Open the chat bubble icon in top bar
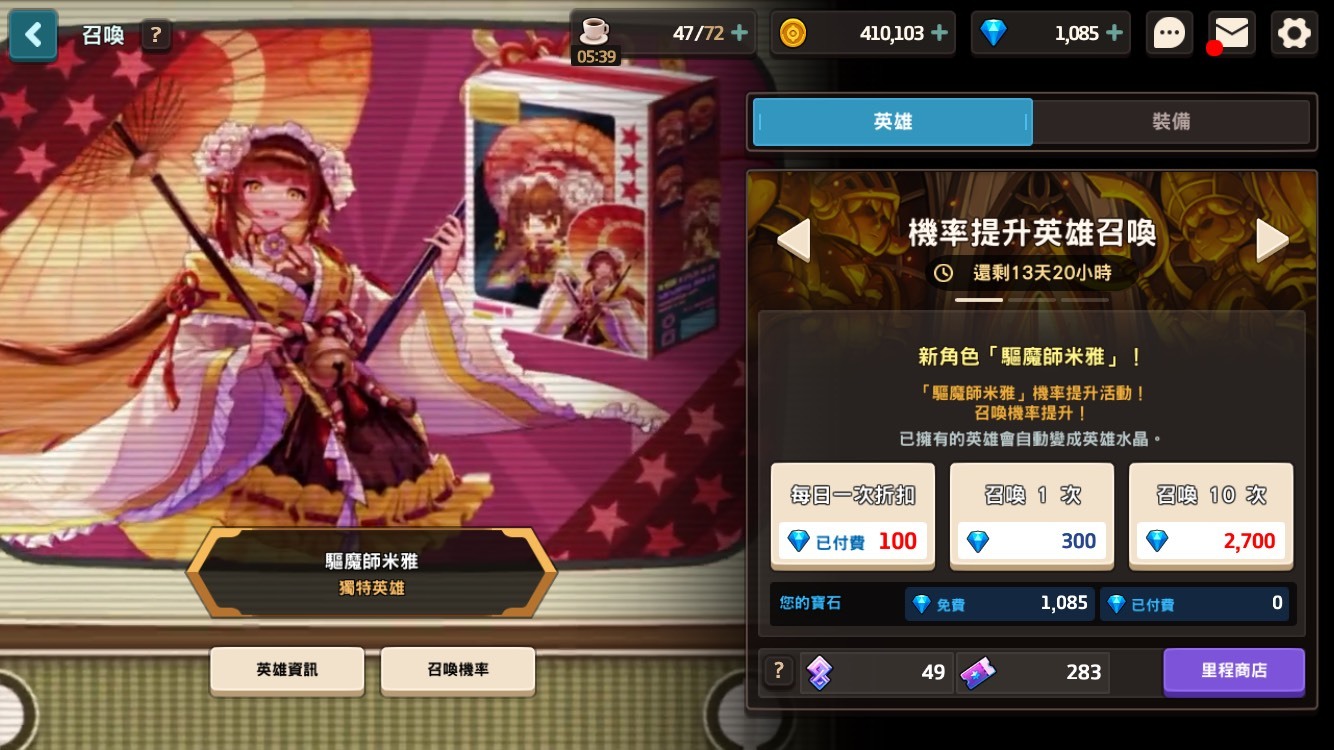 click(1168, 32)
